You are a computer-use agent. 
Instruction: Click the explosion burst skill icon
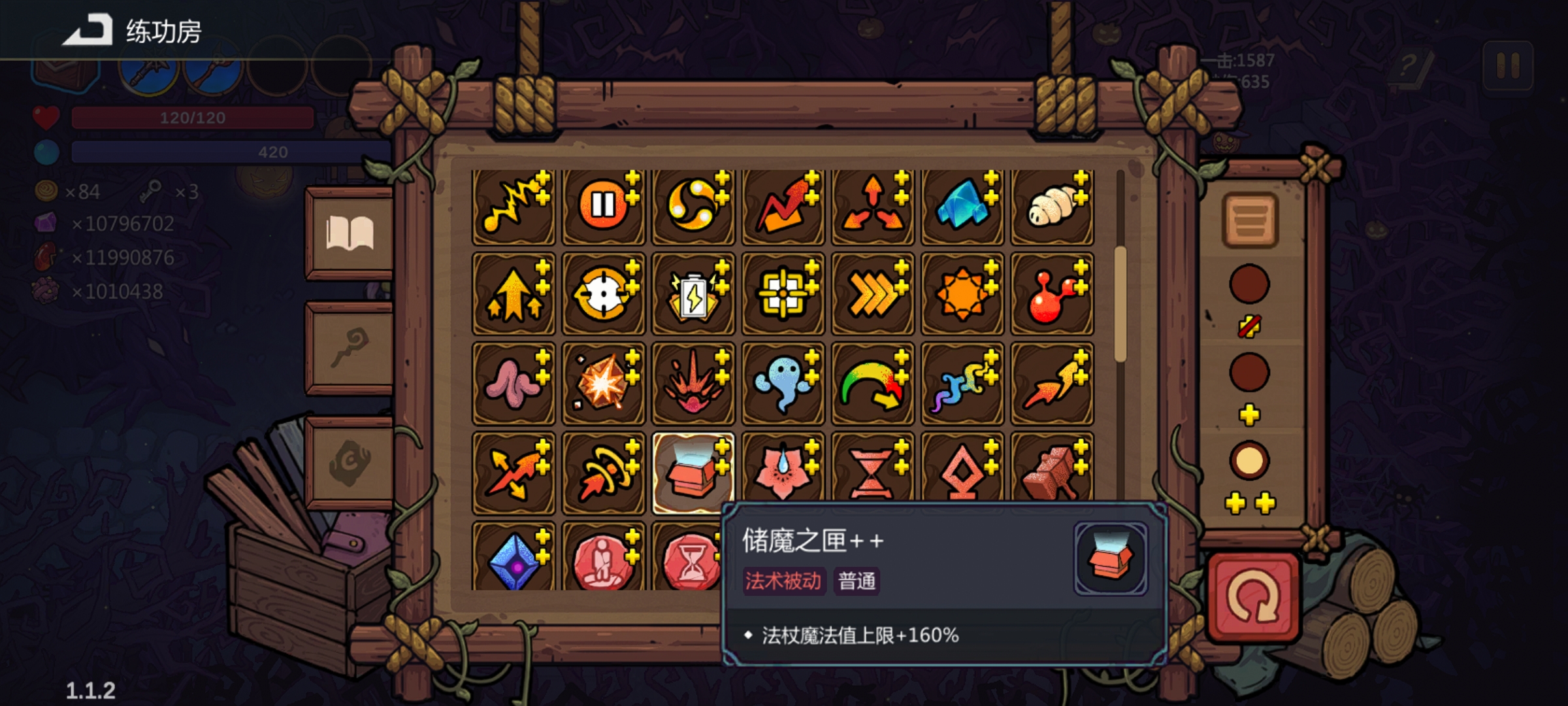[x=604, y=383]
